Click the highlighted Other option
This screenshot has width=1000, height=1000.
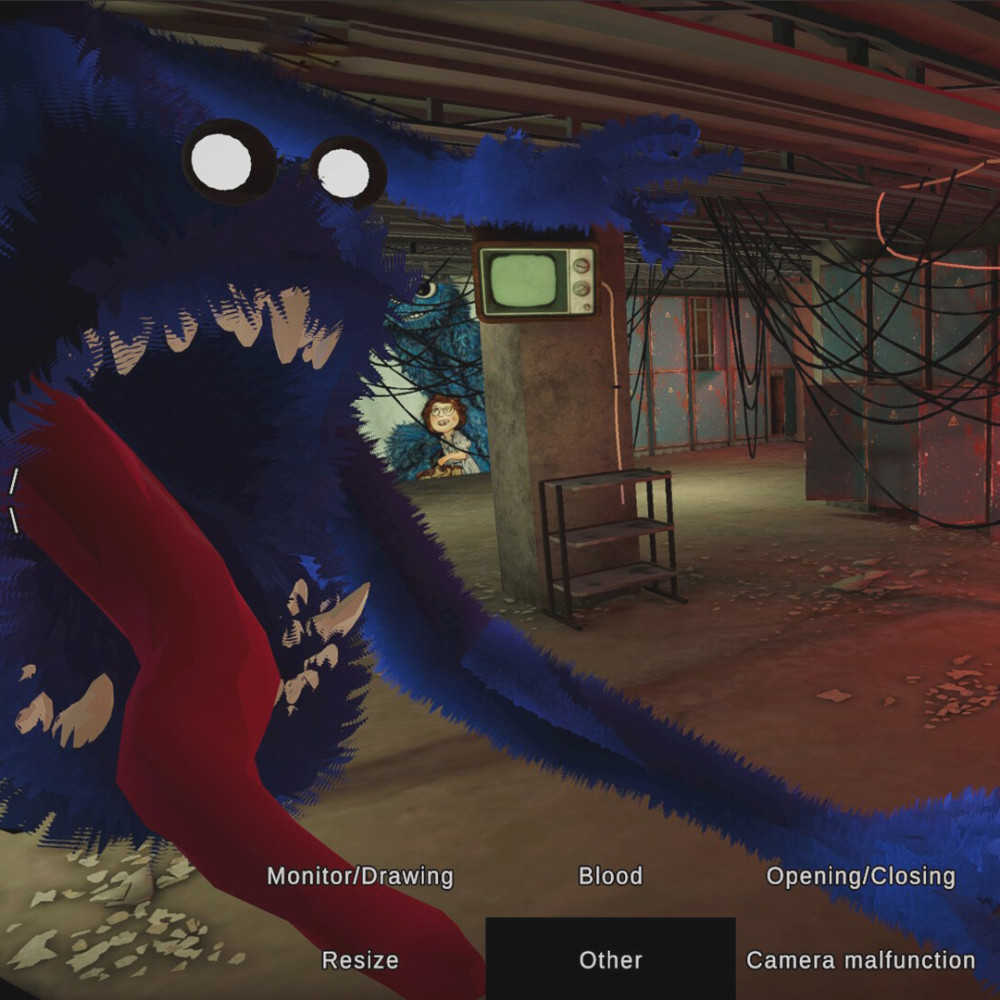610,960
